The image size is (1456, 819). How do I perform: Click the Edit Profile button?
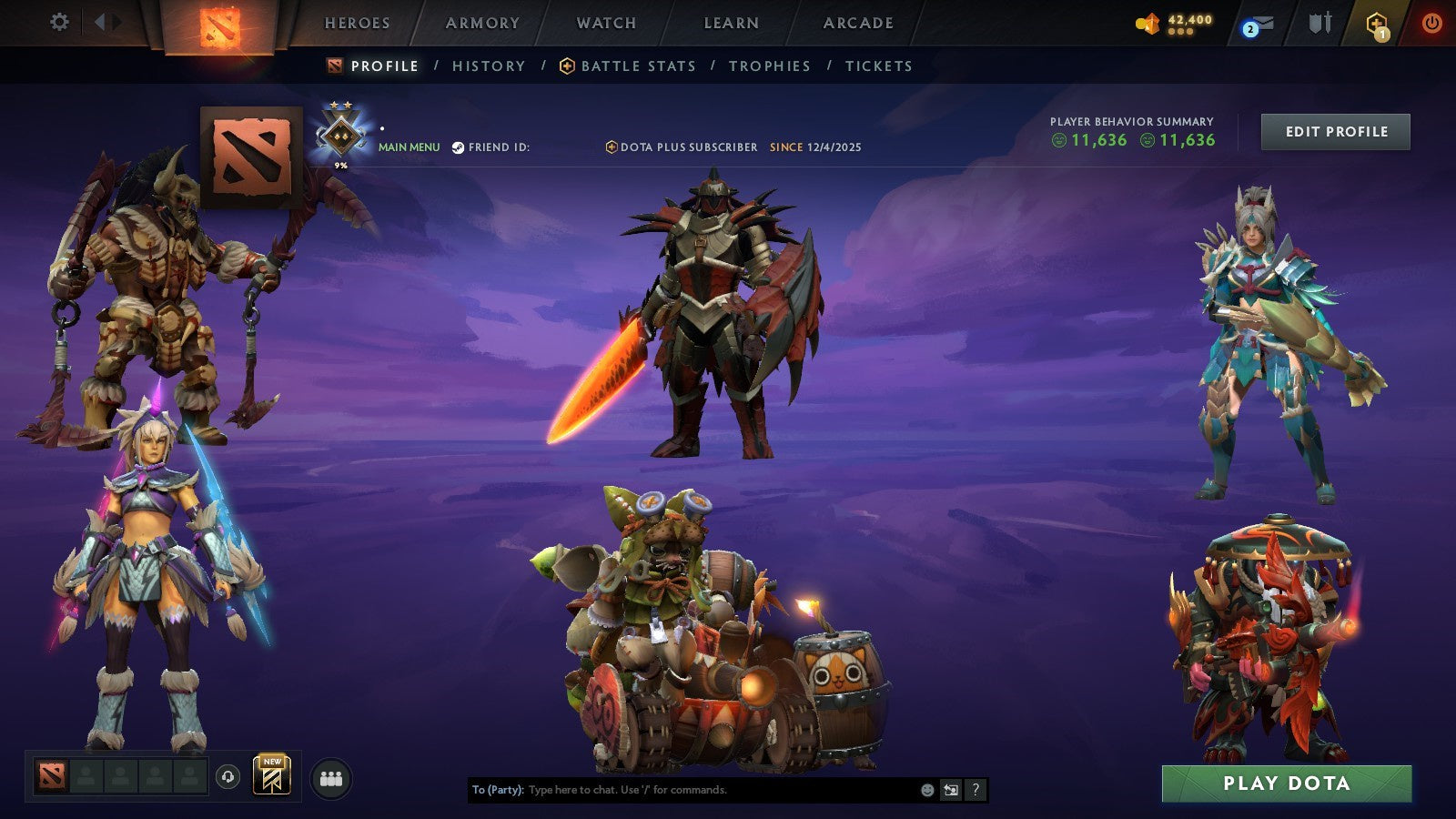[x=1334, y=131]
